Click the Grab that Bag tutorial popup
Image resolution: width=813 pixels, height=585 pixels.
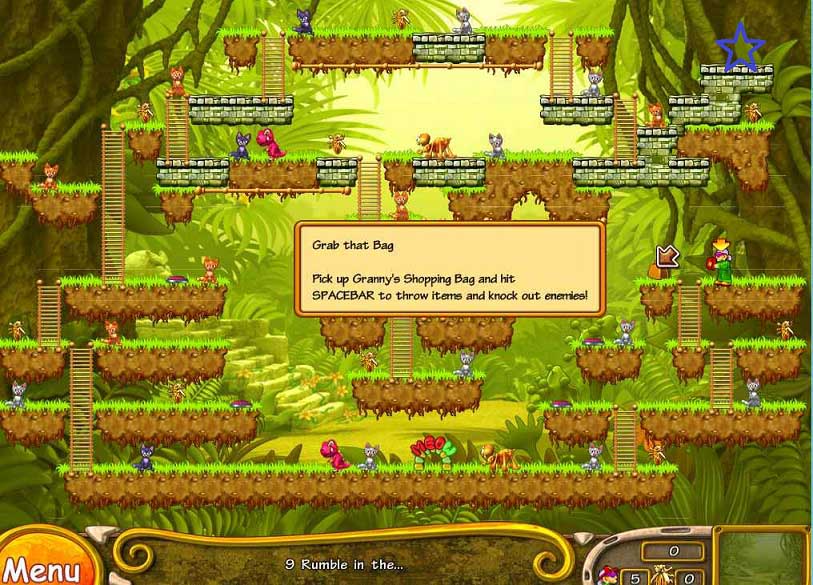(x=449, y=269)
